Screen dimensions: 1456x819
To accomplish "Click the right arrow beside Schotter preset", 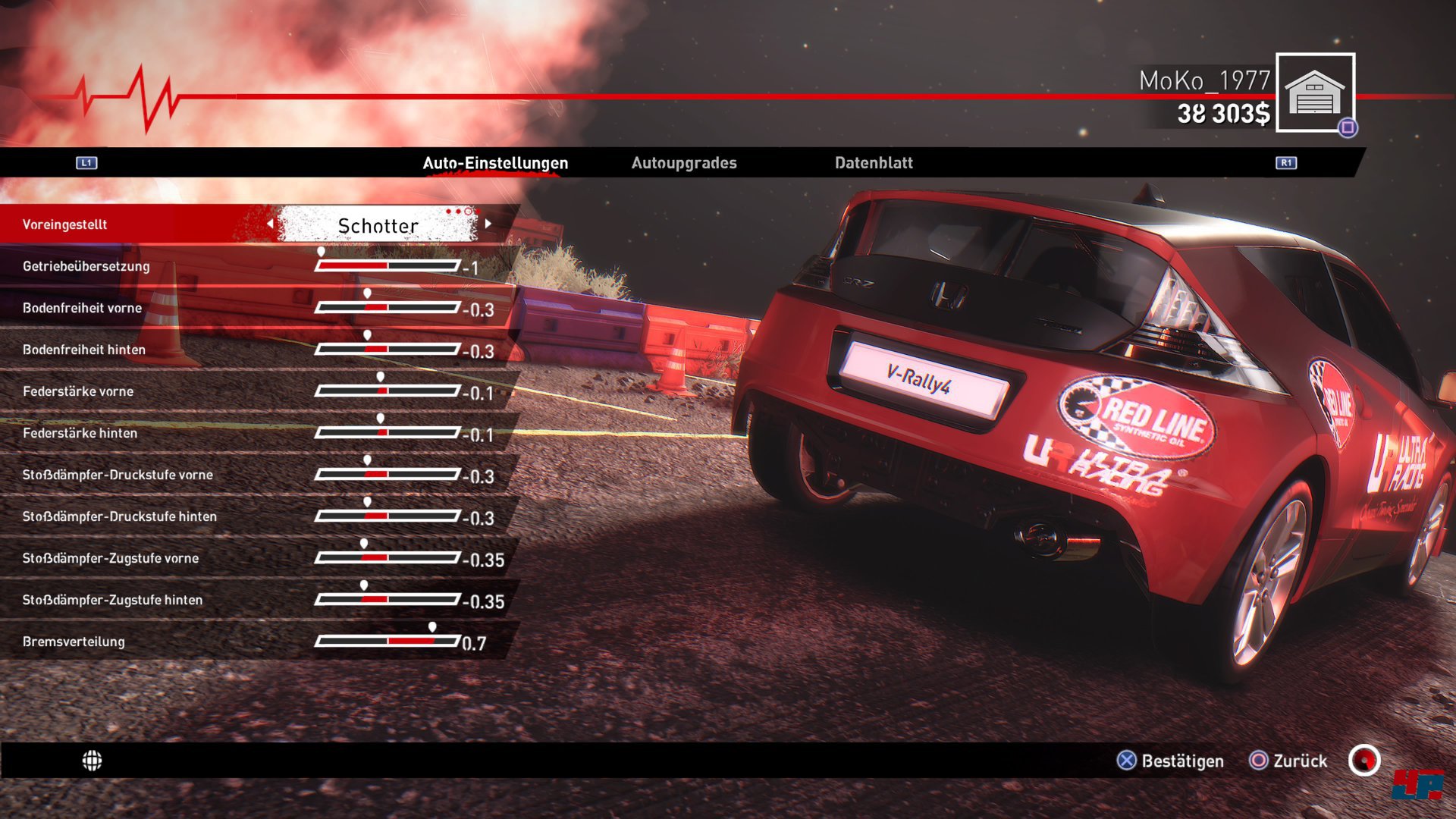I will [x=488, y=224].
